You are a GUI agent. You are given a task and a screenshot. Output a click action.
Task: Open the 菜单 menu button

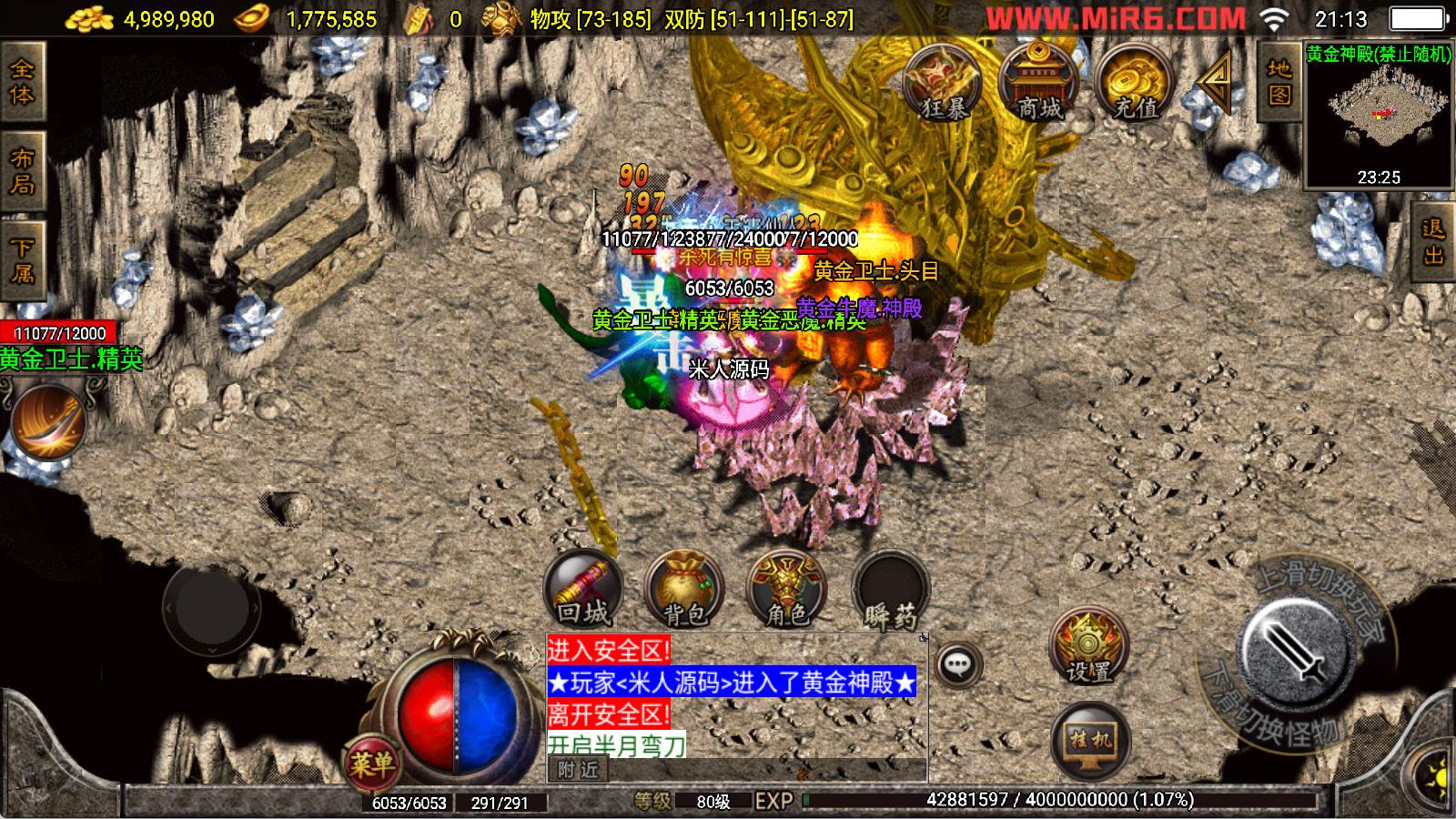371,764
